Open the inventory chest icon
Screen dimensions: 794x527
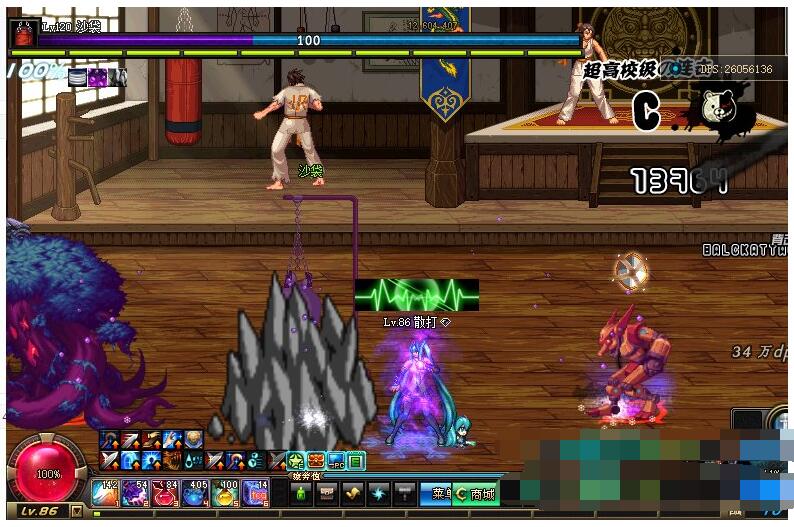coord(326,493)
